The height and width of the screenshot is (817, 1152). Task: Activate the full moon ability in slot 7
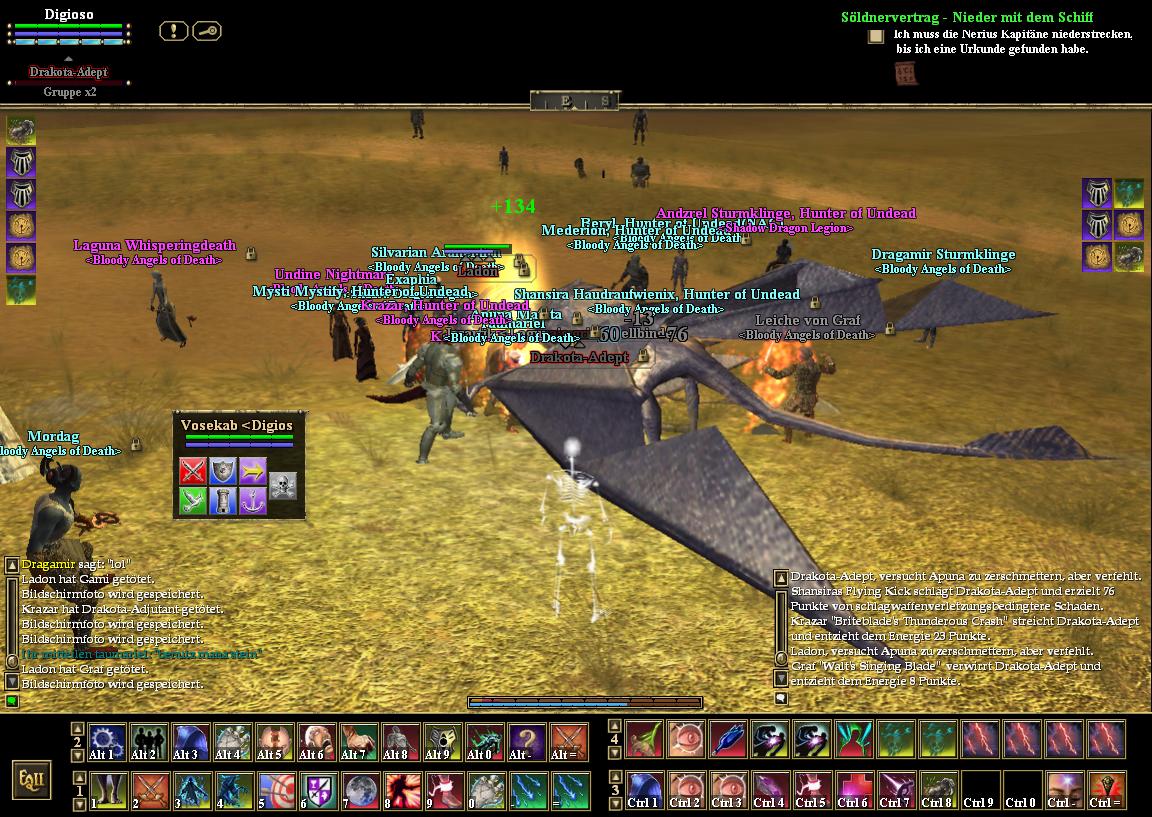click(x=359, y=789)
